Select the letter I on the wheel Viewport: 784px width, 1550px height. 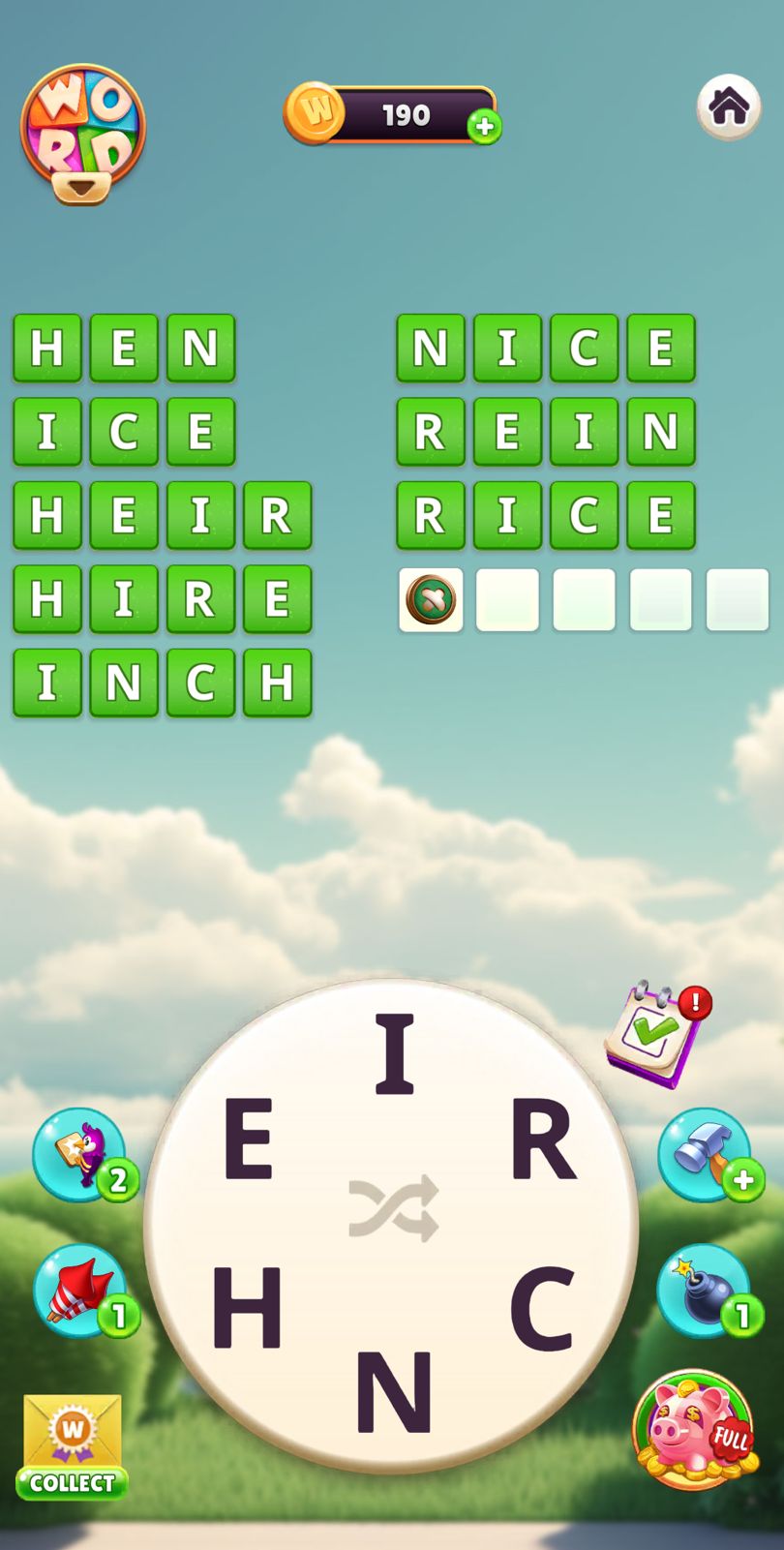pos(394,1053)
